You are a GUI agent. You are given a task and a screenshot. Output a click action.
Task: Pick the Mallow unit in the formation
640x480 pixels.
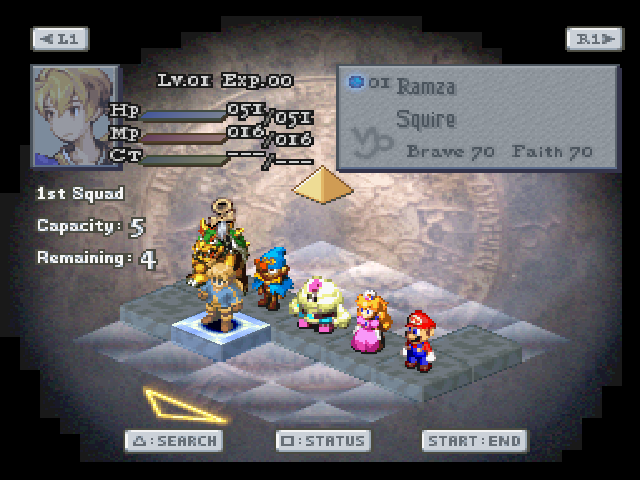click(x=322, y=302)
